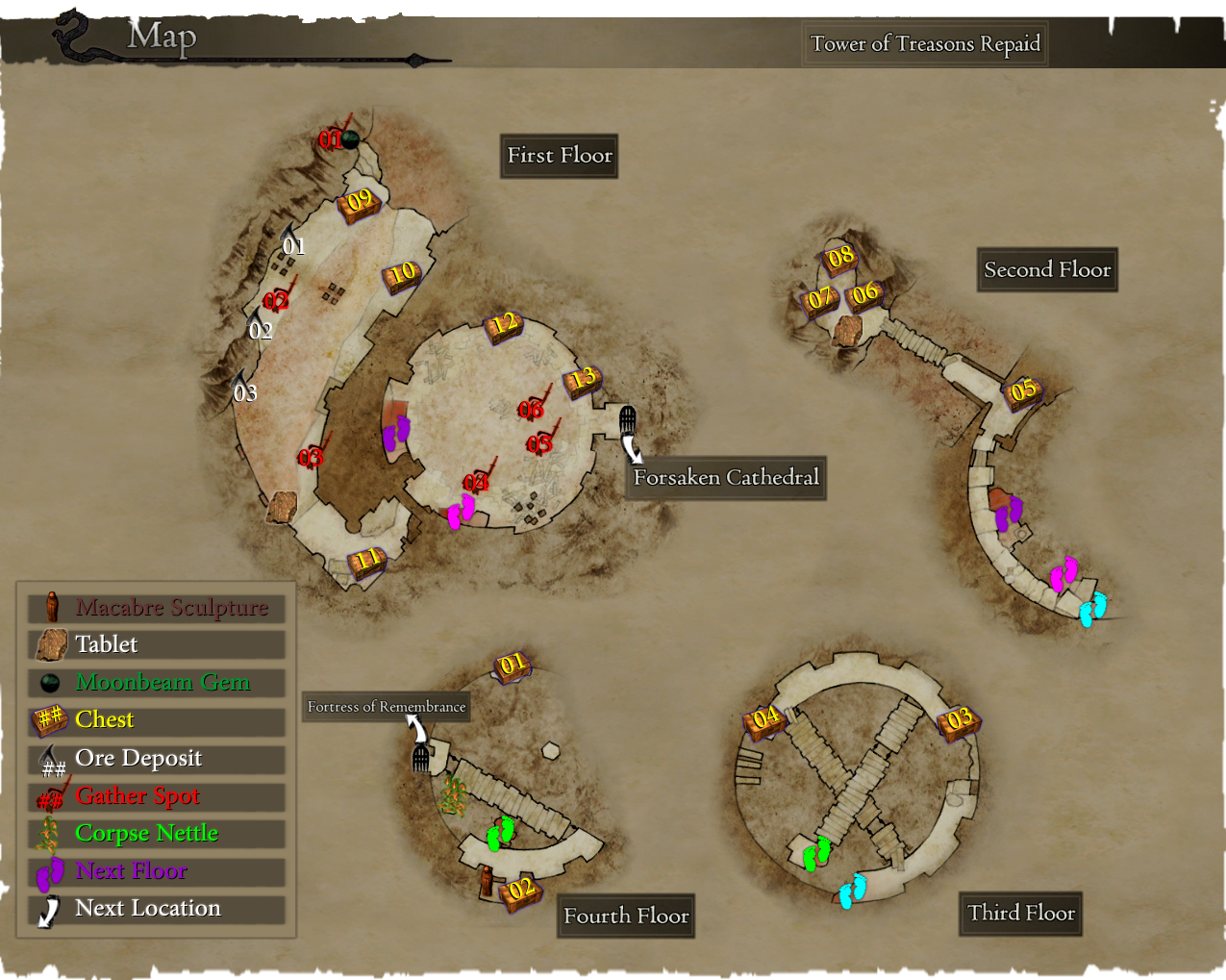The image size is (1226, 980).
Task: Select the Corpse Nettle legend entry
Action: [x=157, y=834]
